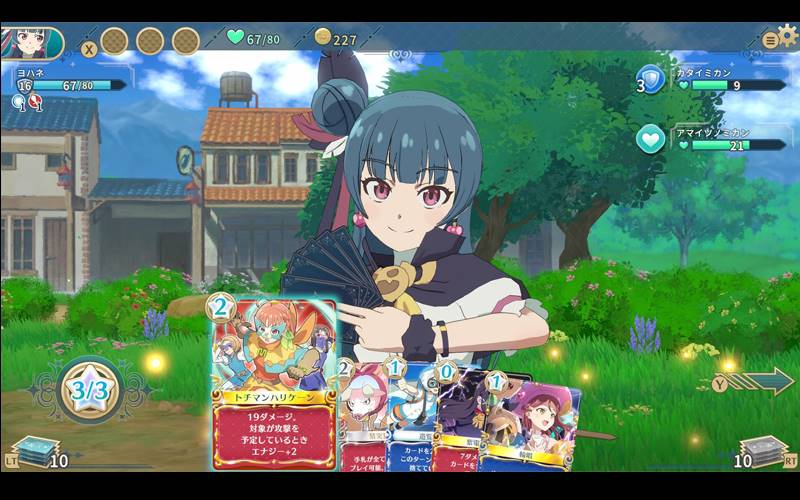This screenshot has width=800, height=500.
Task: Click Yohane's character portrait
Action: [30, 42]
